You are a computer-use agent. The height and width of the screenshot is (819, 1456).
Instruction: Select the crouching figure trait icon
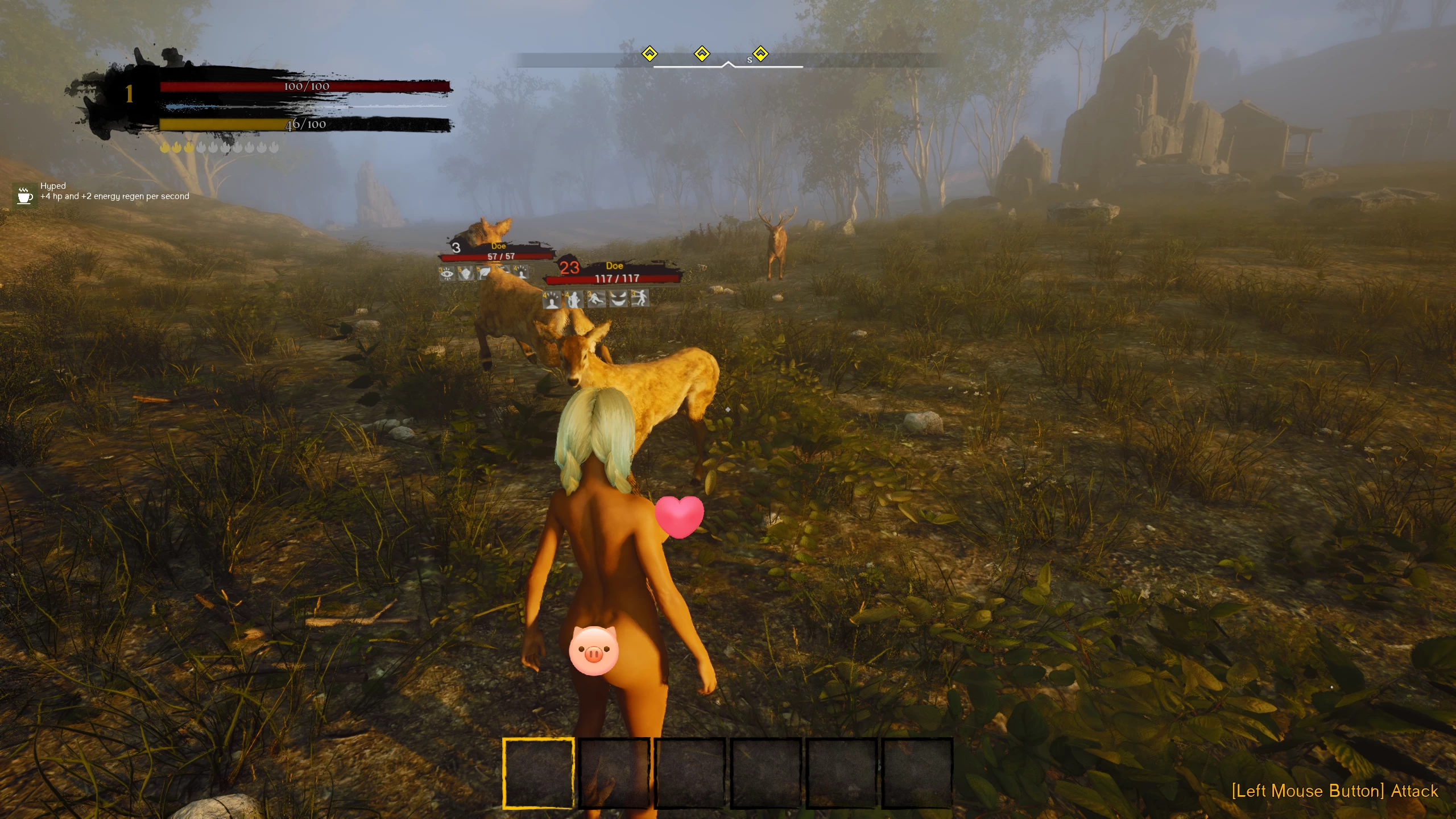595,299
